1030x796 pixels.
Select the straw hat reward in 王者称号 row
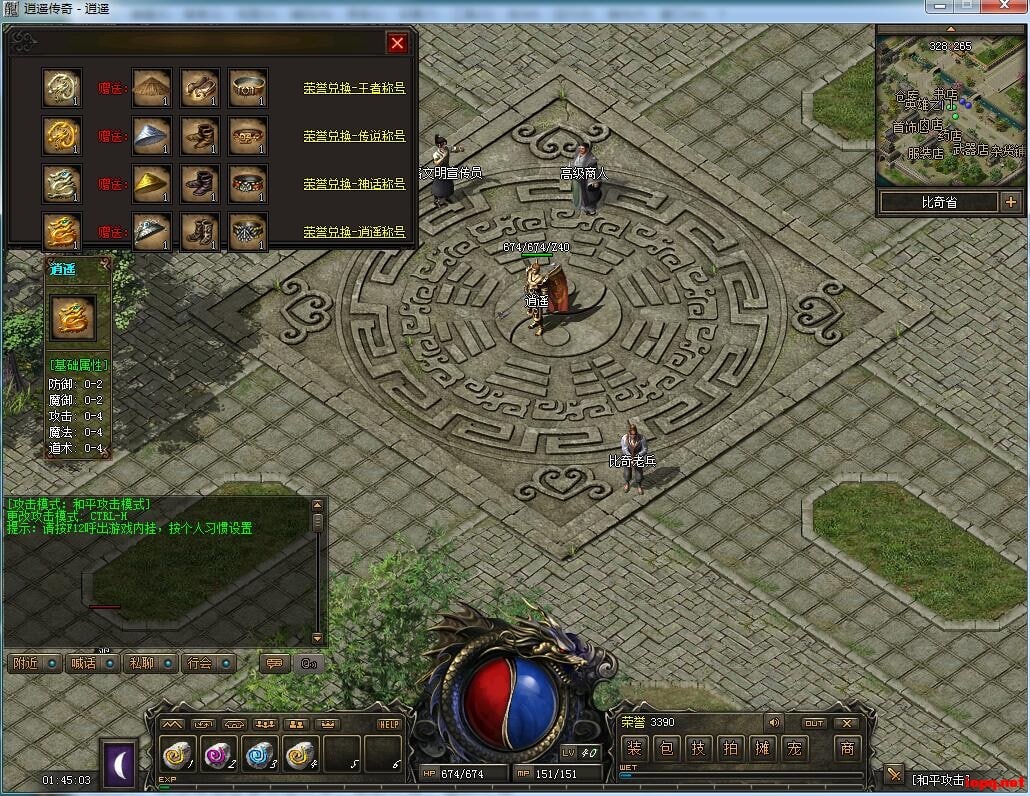pyautogui.click(x=152, y=88)
